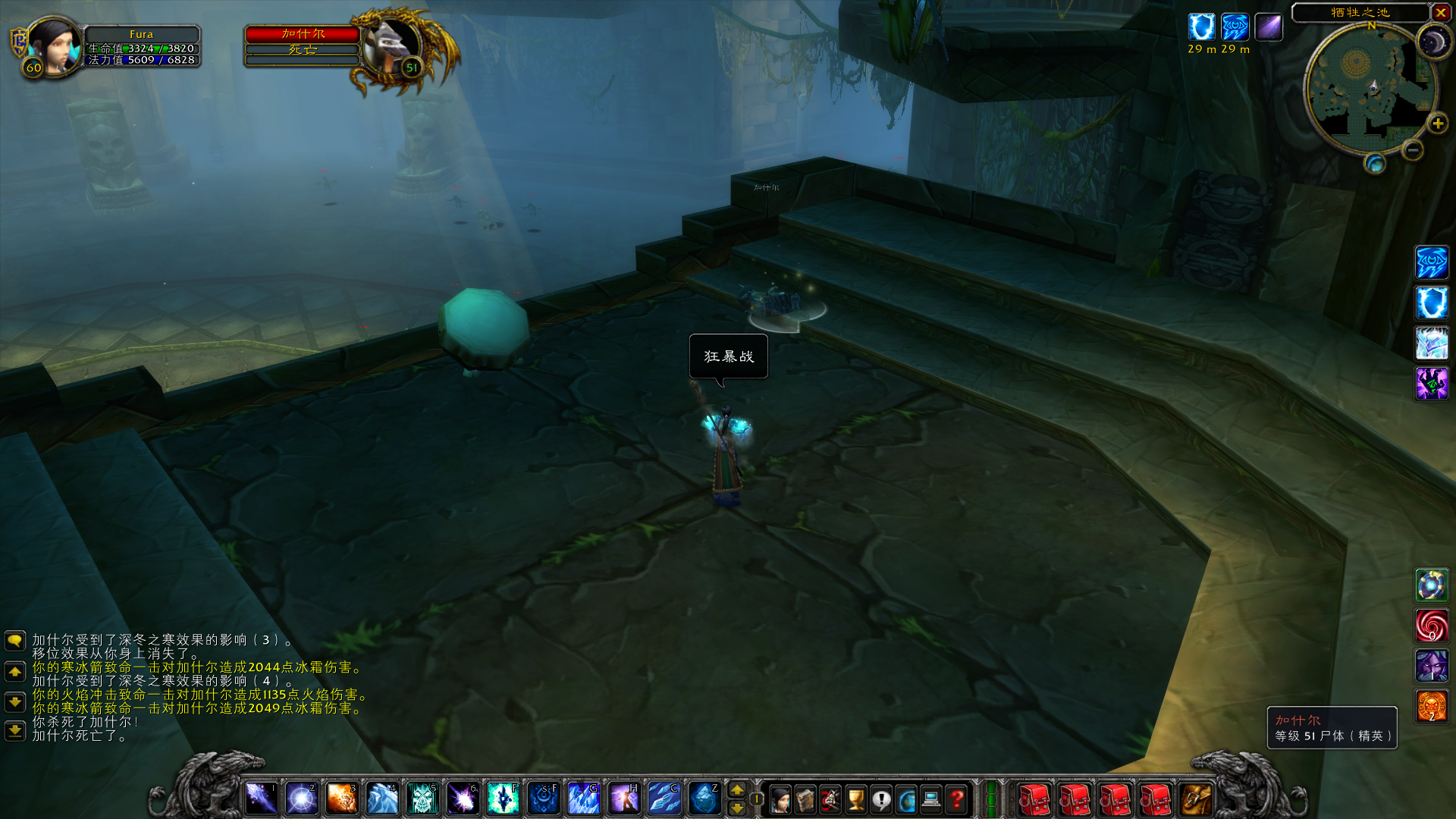
Task: Page the action bar up
Action: point(736,790)
